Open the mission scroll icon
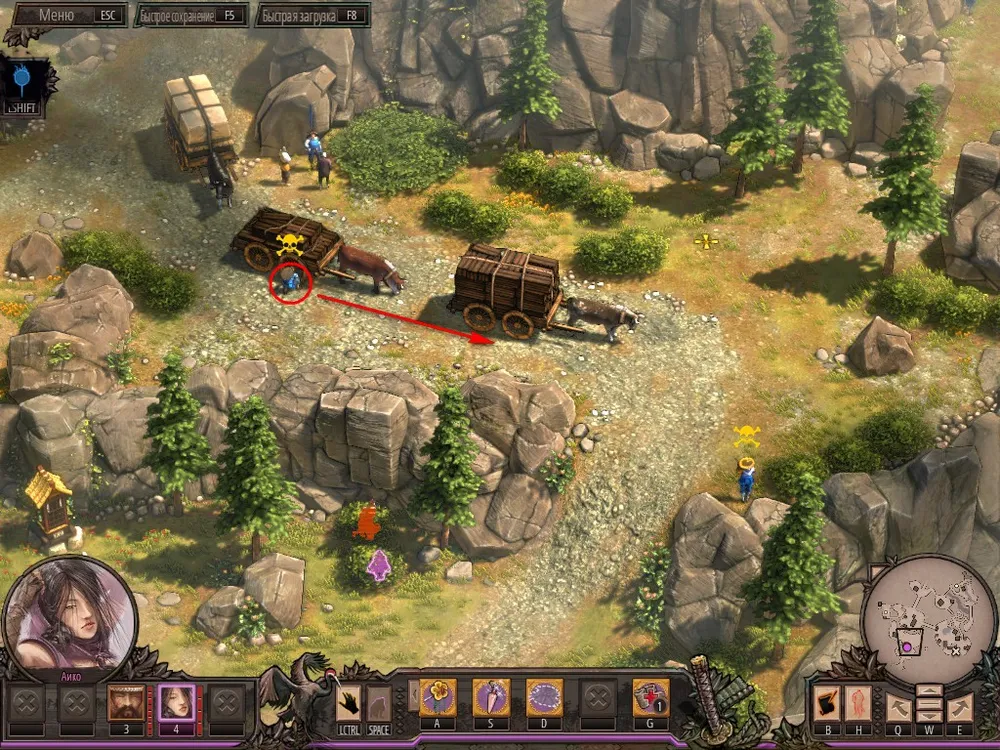 [825, 704]
